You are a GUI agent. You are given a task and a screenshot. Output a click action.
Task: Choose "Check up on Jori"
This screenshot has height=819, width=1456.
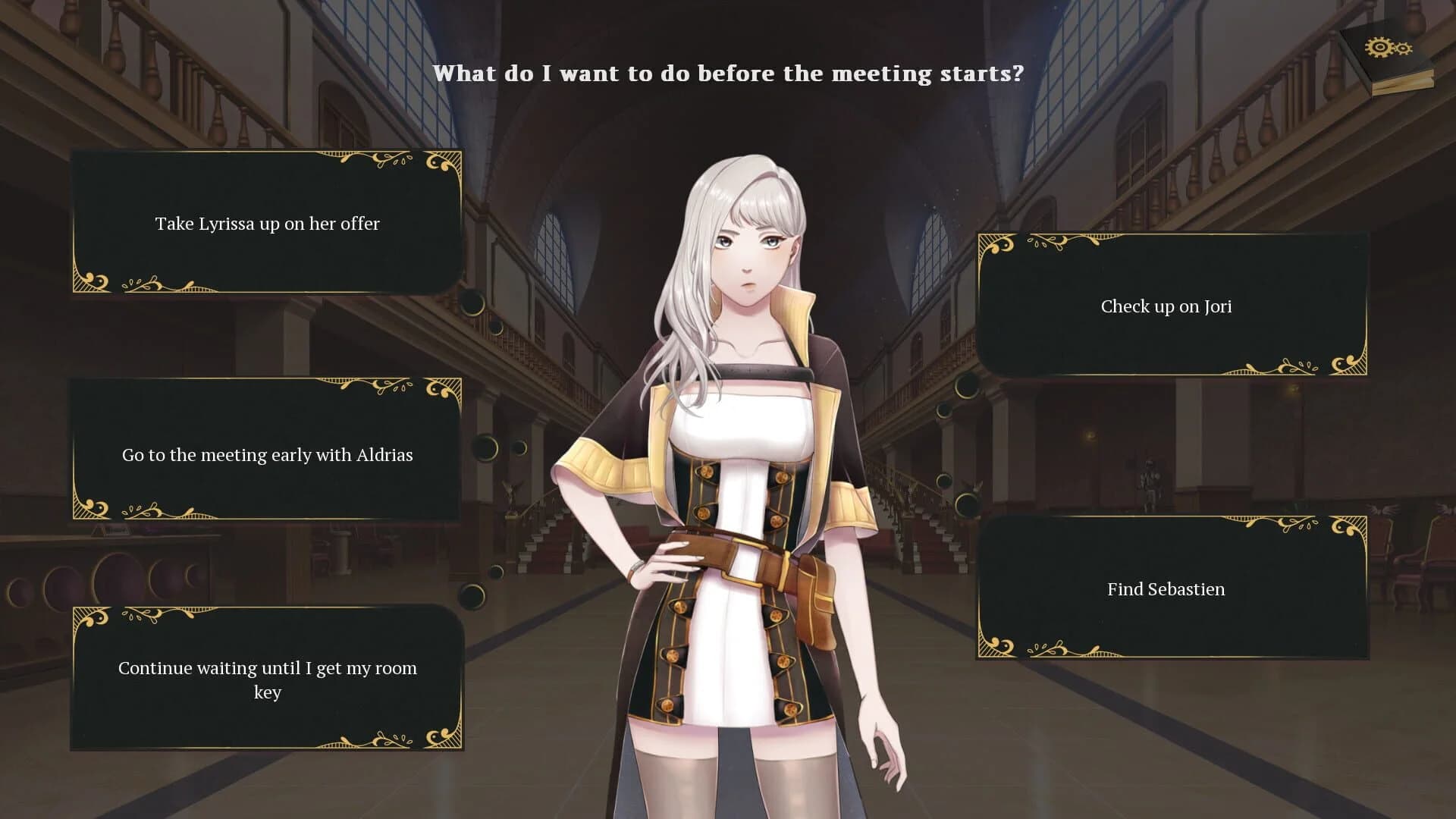(1166, 306)
